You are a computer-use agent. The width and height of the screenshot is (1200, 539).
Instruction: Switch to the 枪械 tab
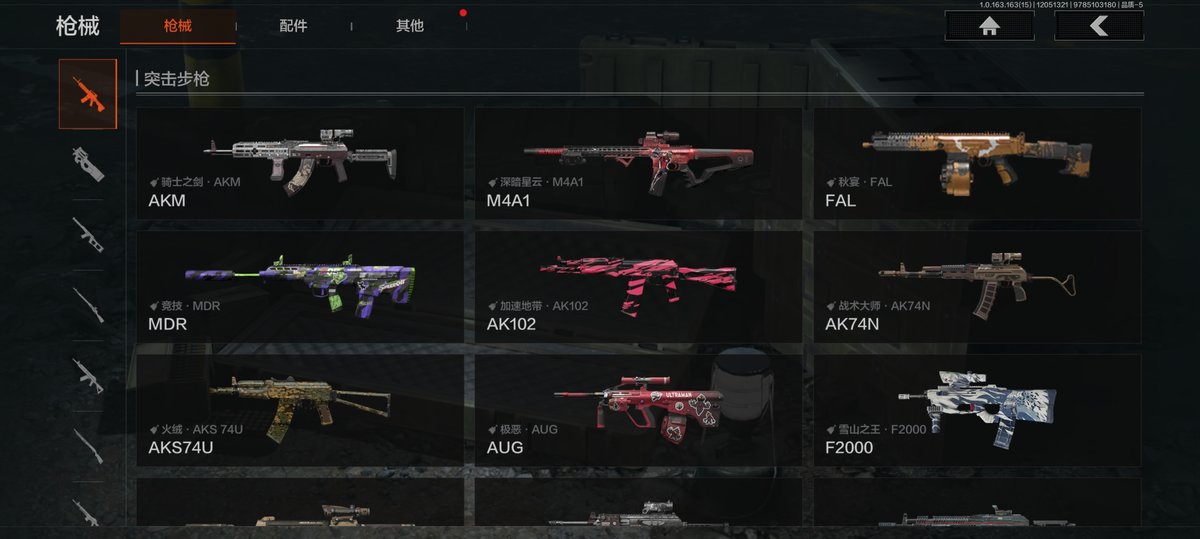(x=177, y=26)
